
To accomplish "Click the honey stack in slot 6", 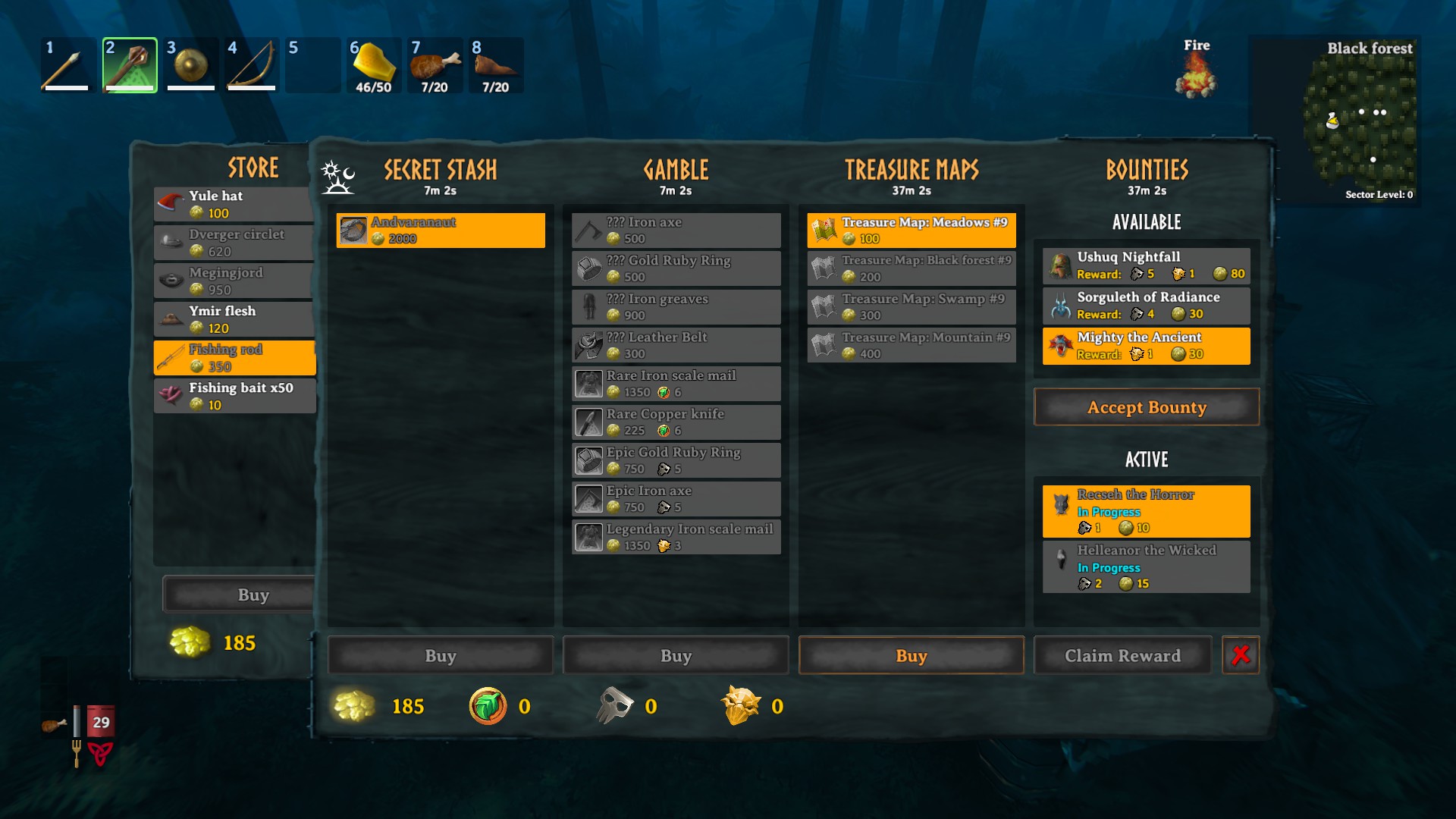I will tap(373, 65).
